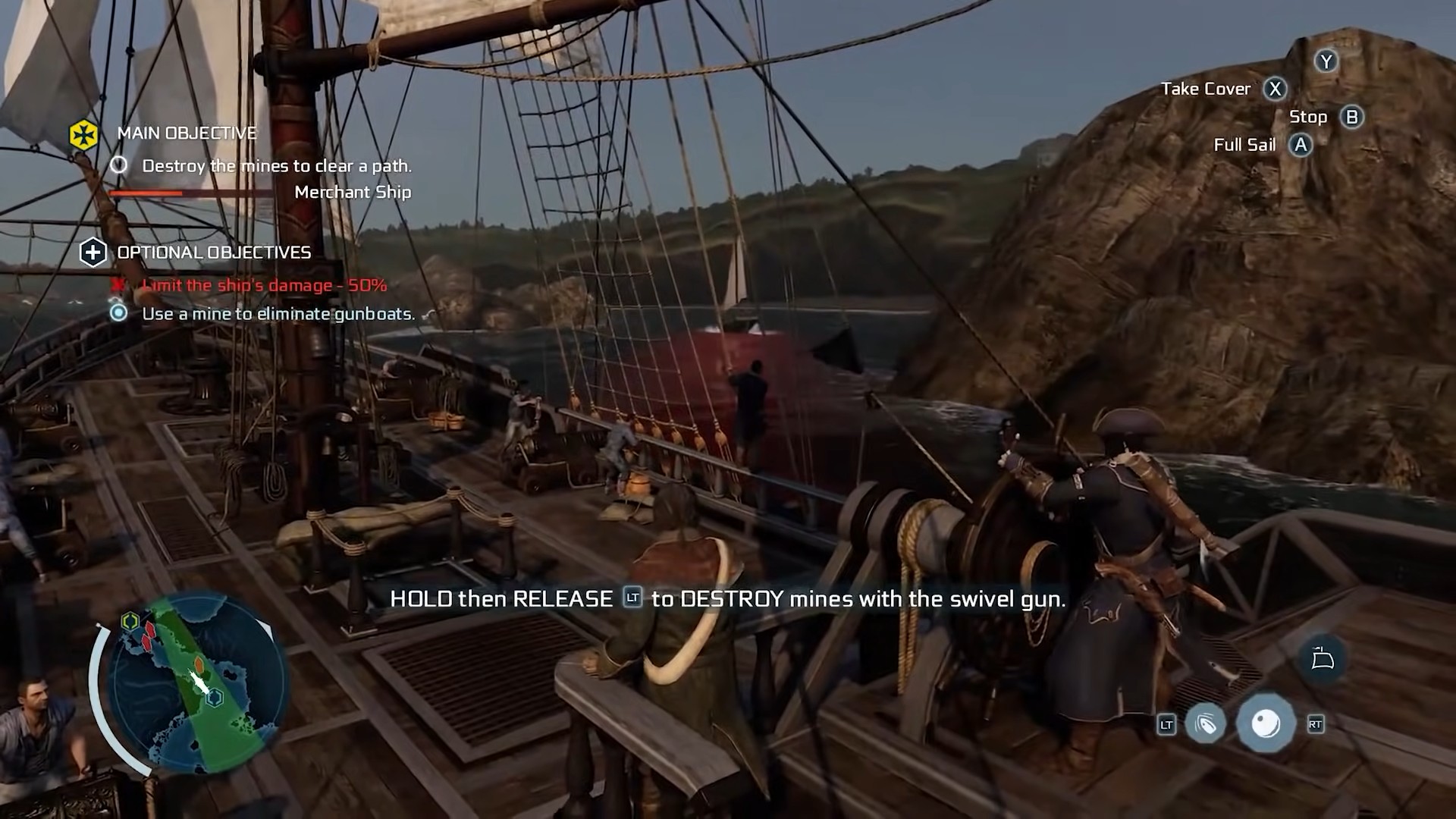Click the hexagon waypoint icon on the minimap

tap(214, 697)
